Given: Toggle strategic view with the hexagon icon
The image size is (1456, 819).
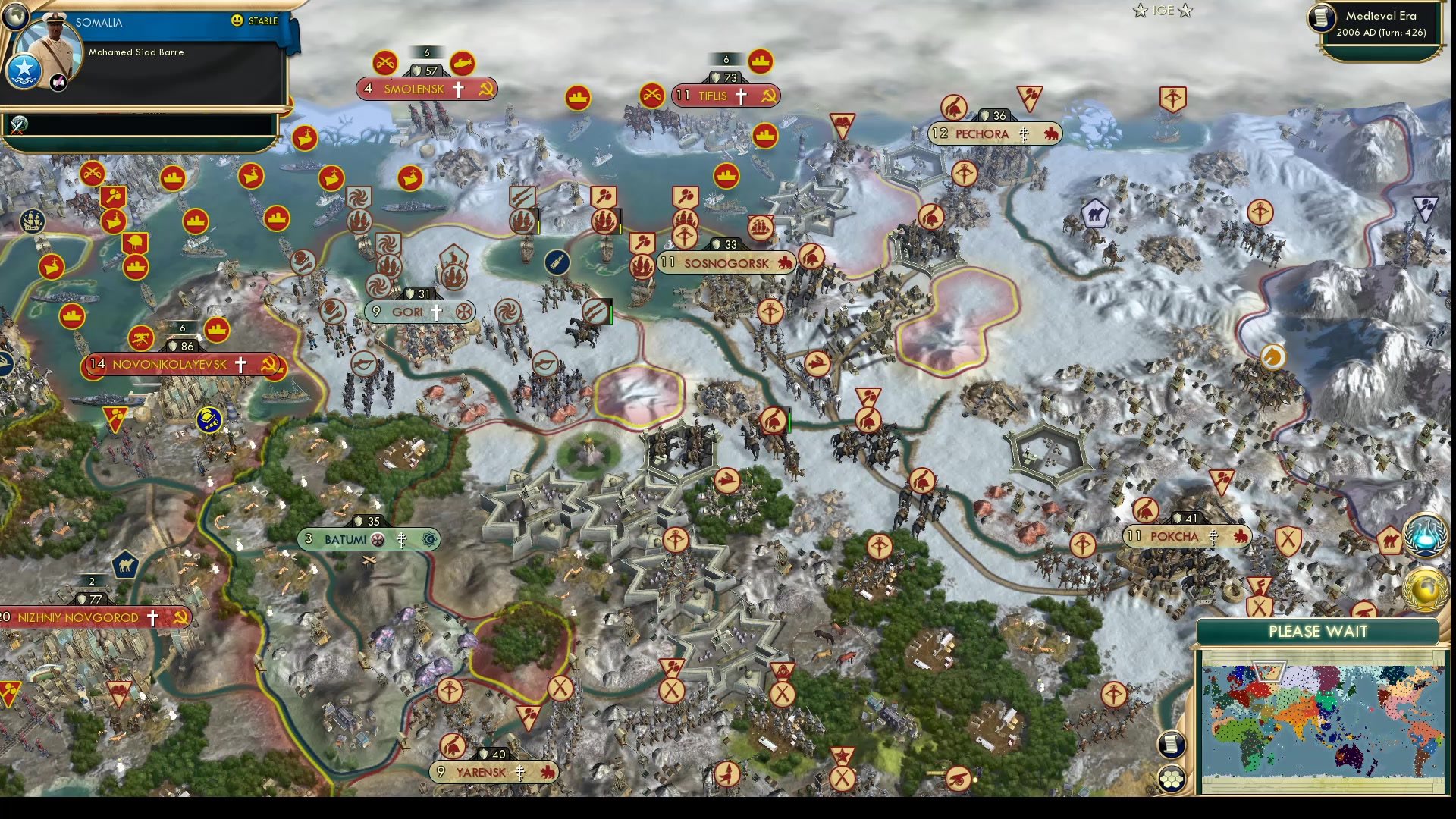Looking at the screenshot, I should (1174, 777).
